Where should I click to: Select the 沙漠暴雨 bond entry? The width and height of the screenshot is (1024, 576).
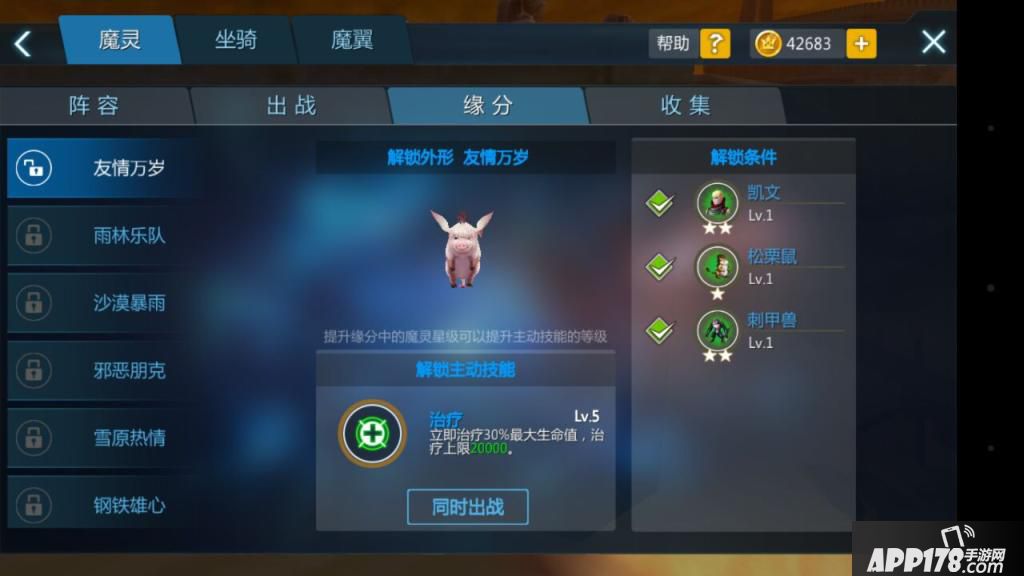(x=102, y=303)
